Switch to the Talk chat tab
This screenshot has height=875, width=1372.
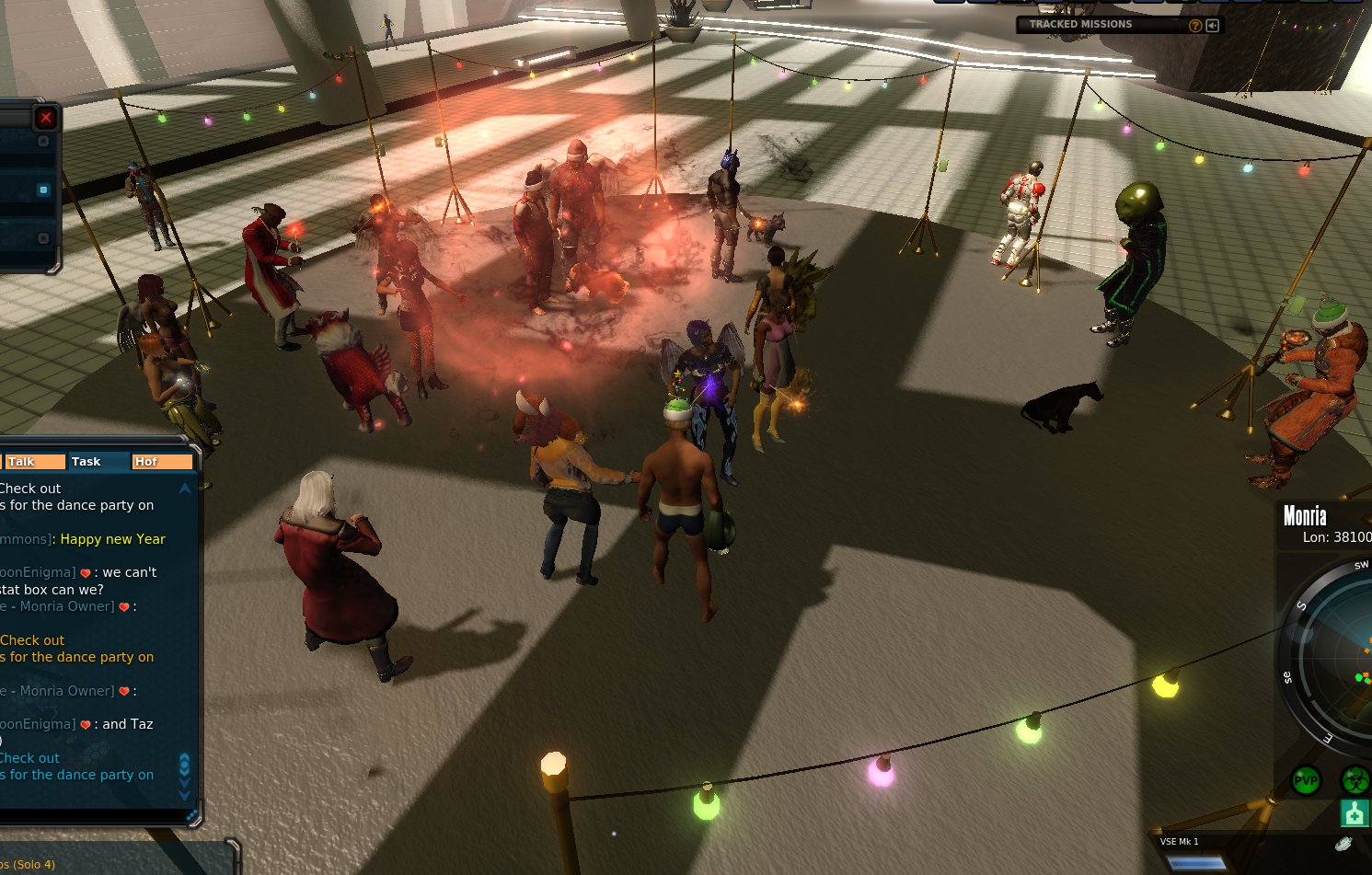click(33, 462)
